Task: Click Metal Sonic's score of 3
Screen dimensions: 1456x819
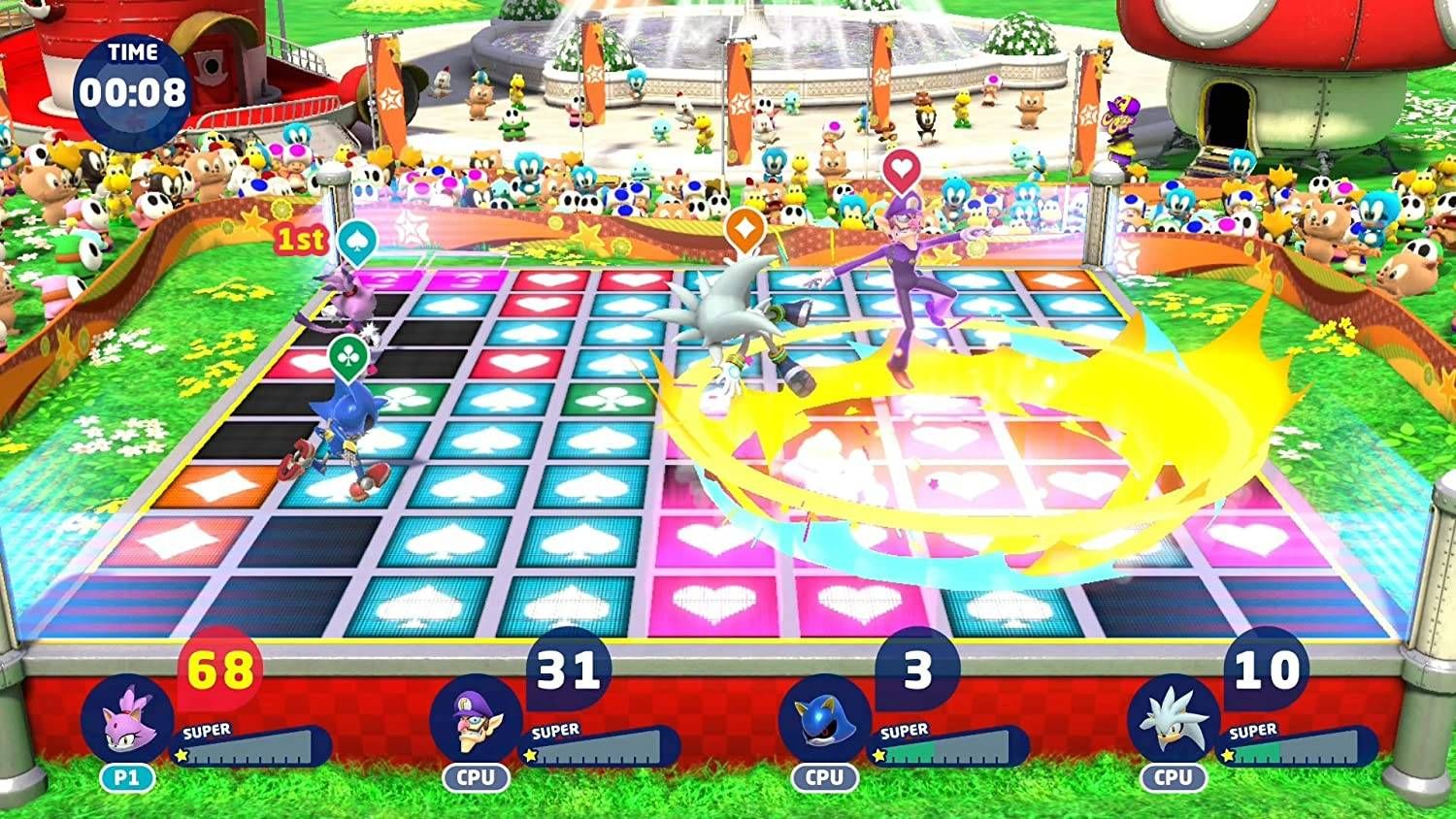Action: (x=915, y=670)
